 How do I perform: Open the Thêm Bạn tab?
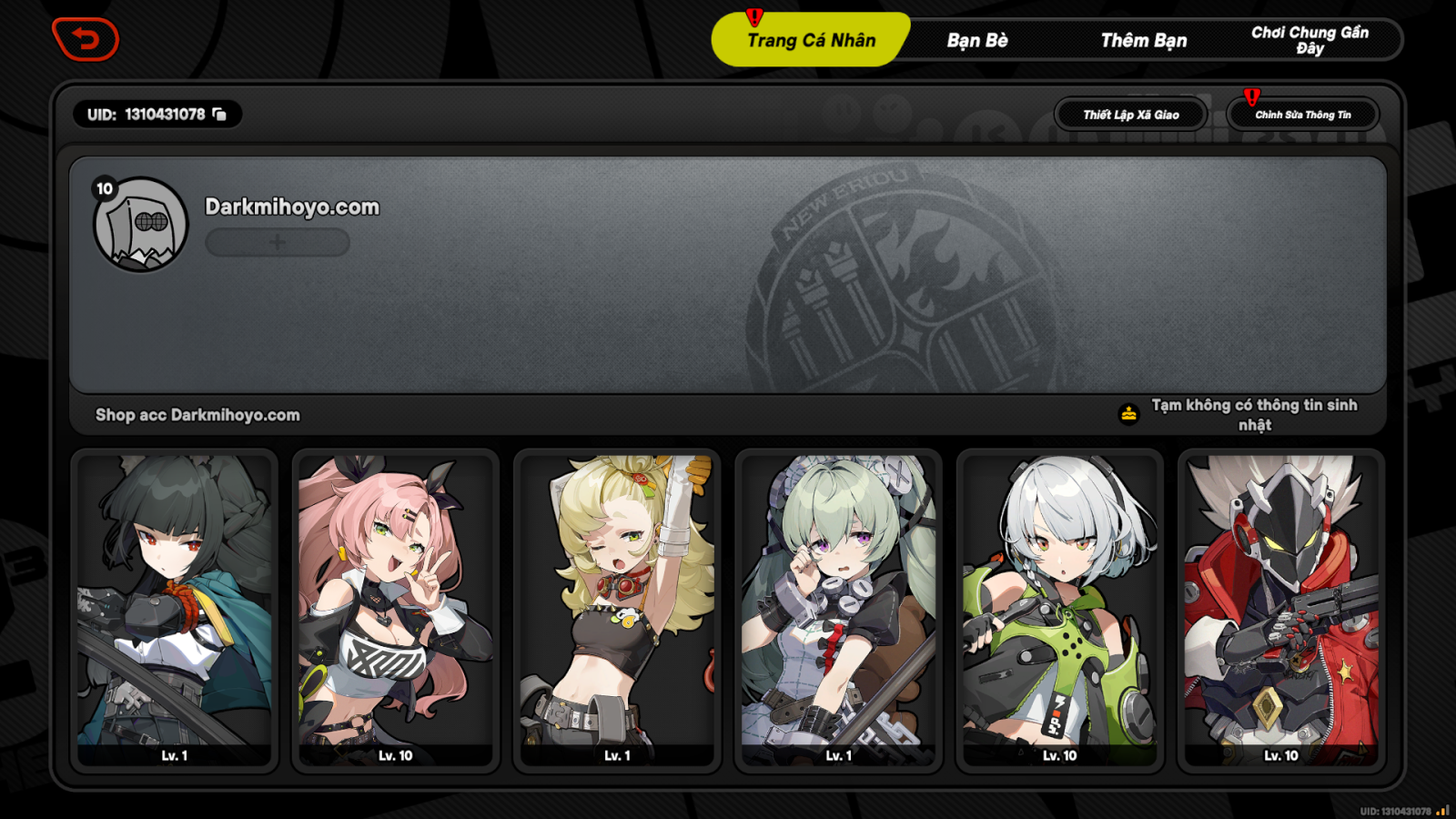coord(1143,39)
